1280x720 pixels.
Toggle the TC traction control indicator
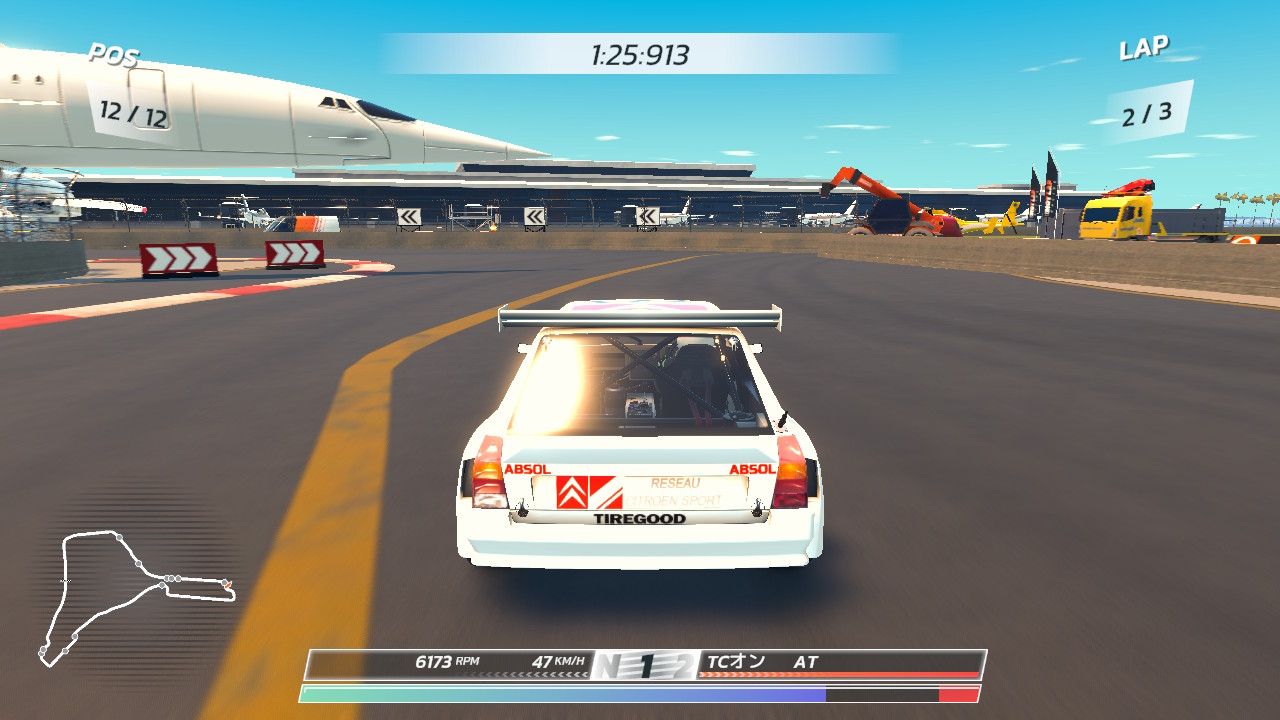pyautogui.click(x=736, y=662)
